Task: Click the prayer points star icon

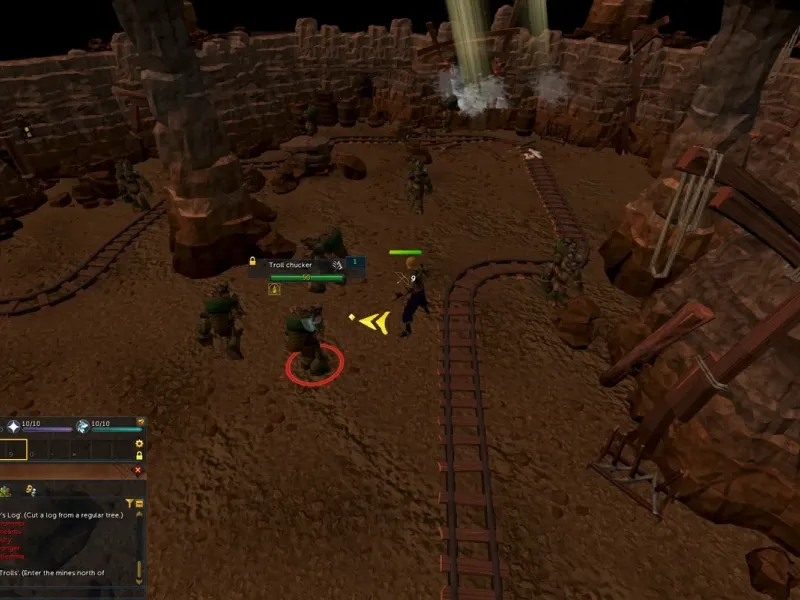Action: coord(13,426)
